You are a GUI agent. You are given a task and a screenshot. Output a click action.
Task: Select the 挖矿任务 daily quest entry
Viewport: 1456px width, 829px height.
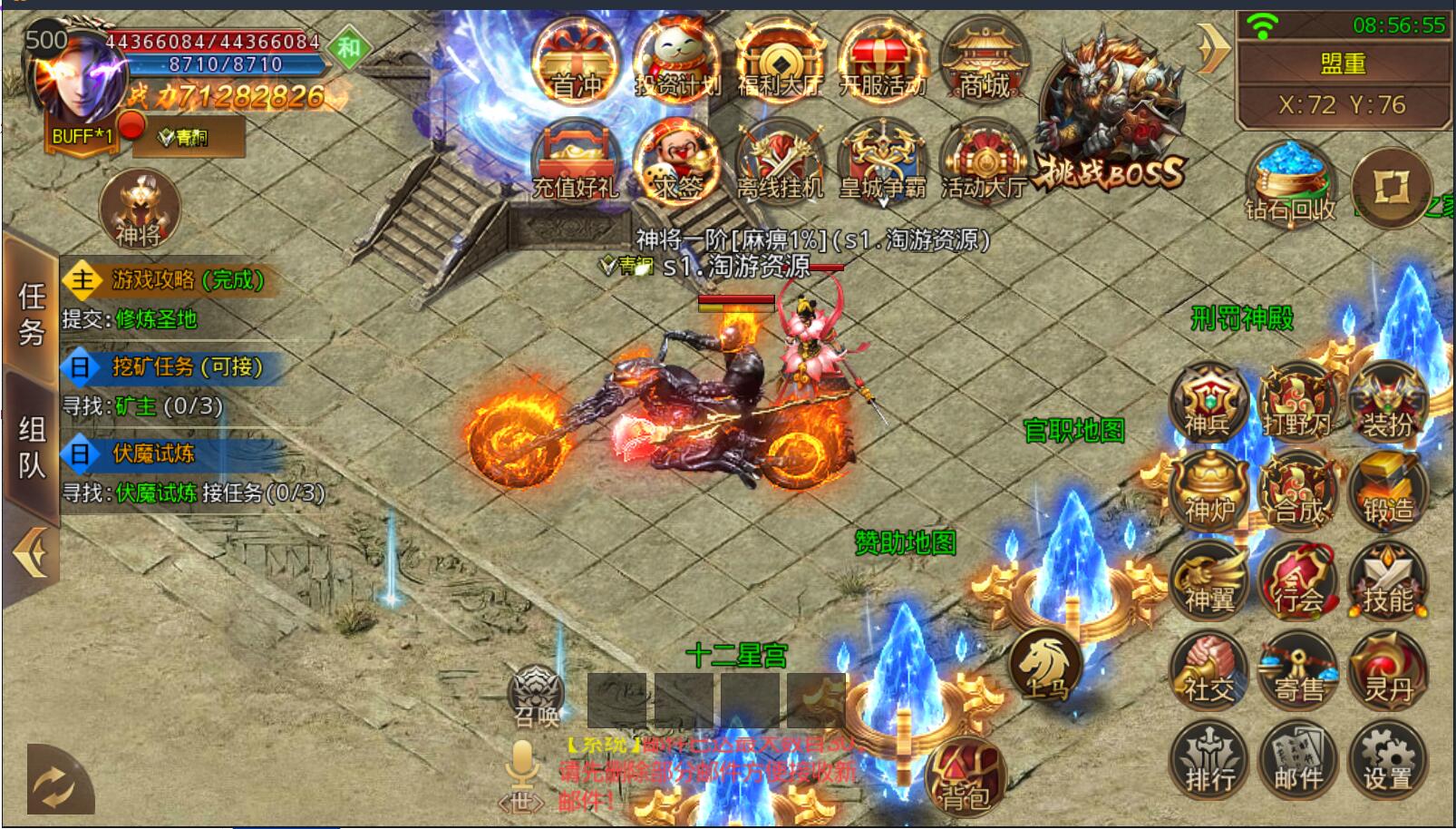point(186,366)
